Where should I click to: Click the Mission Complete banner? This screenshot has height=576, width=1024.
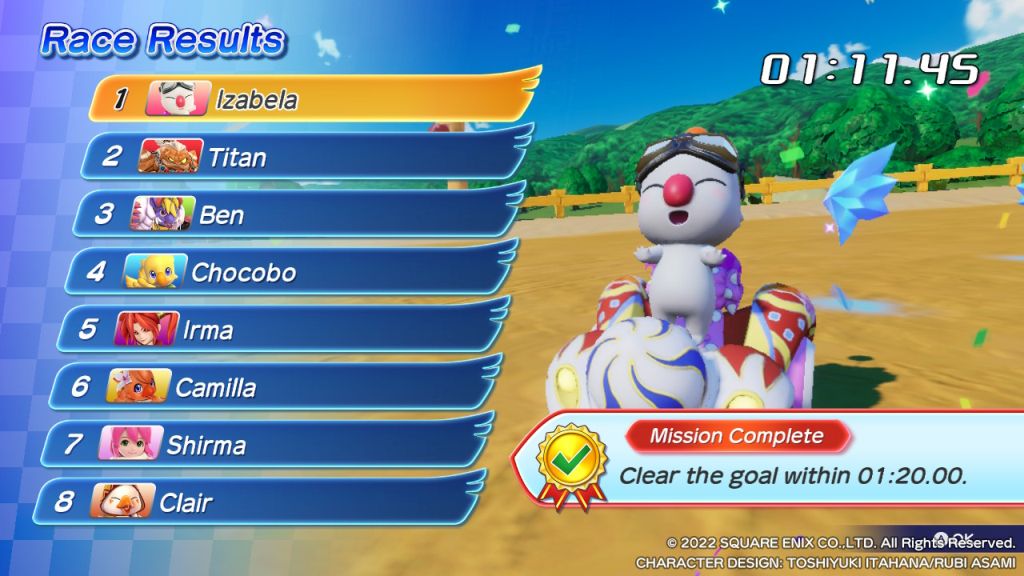click(737, 436)
